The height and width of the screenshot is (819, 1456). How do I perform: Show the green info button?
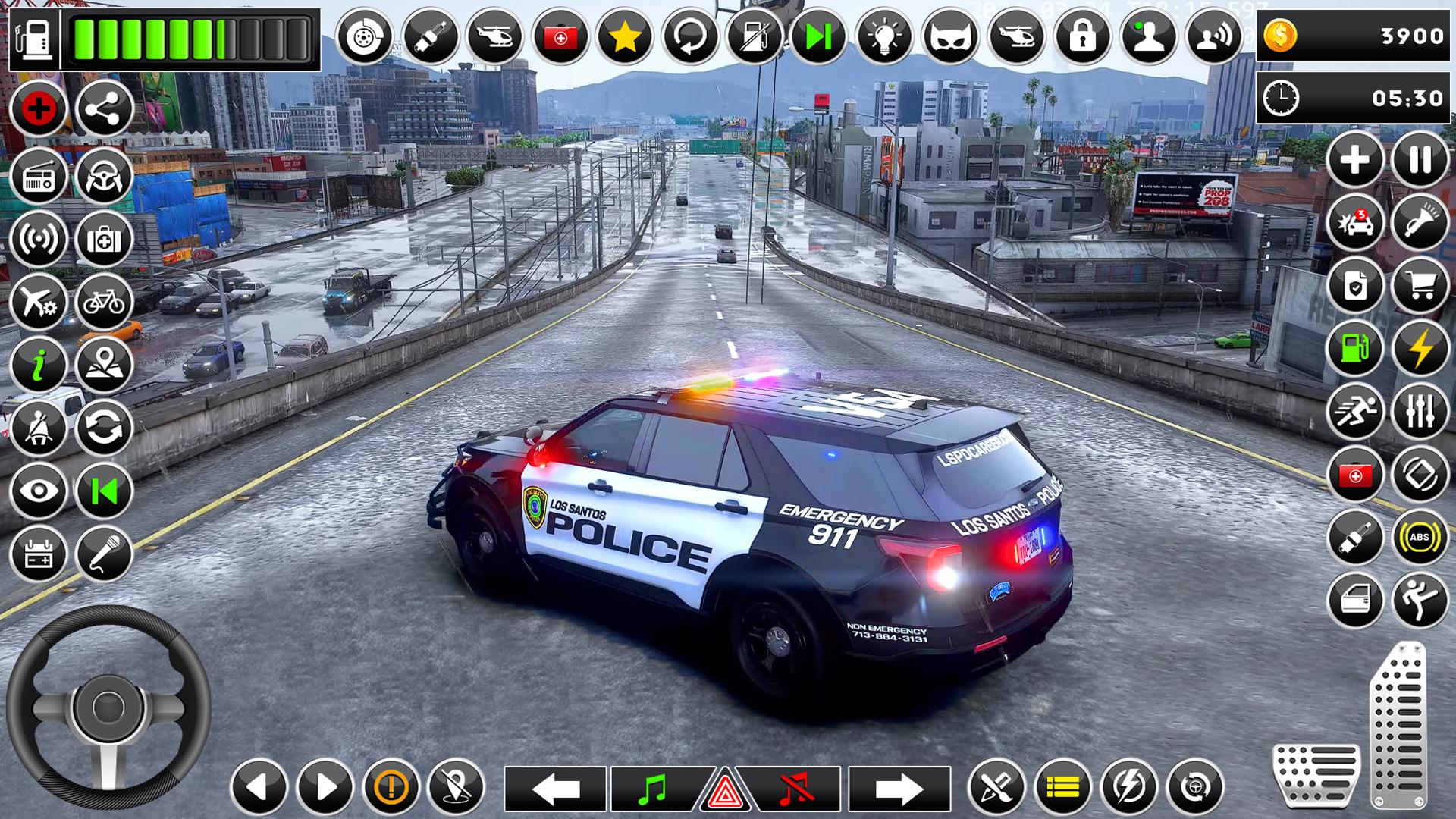click(x=39, y=366)
